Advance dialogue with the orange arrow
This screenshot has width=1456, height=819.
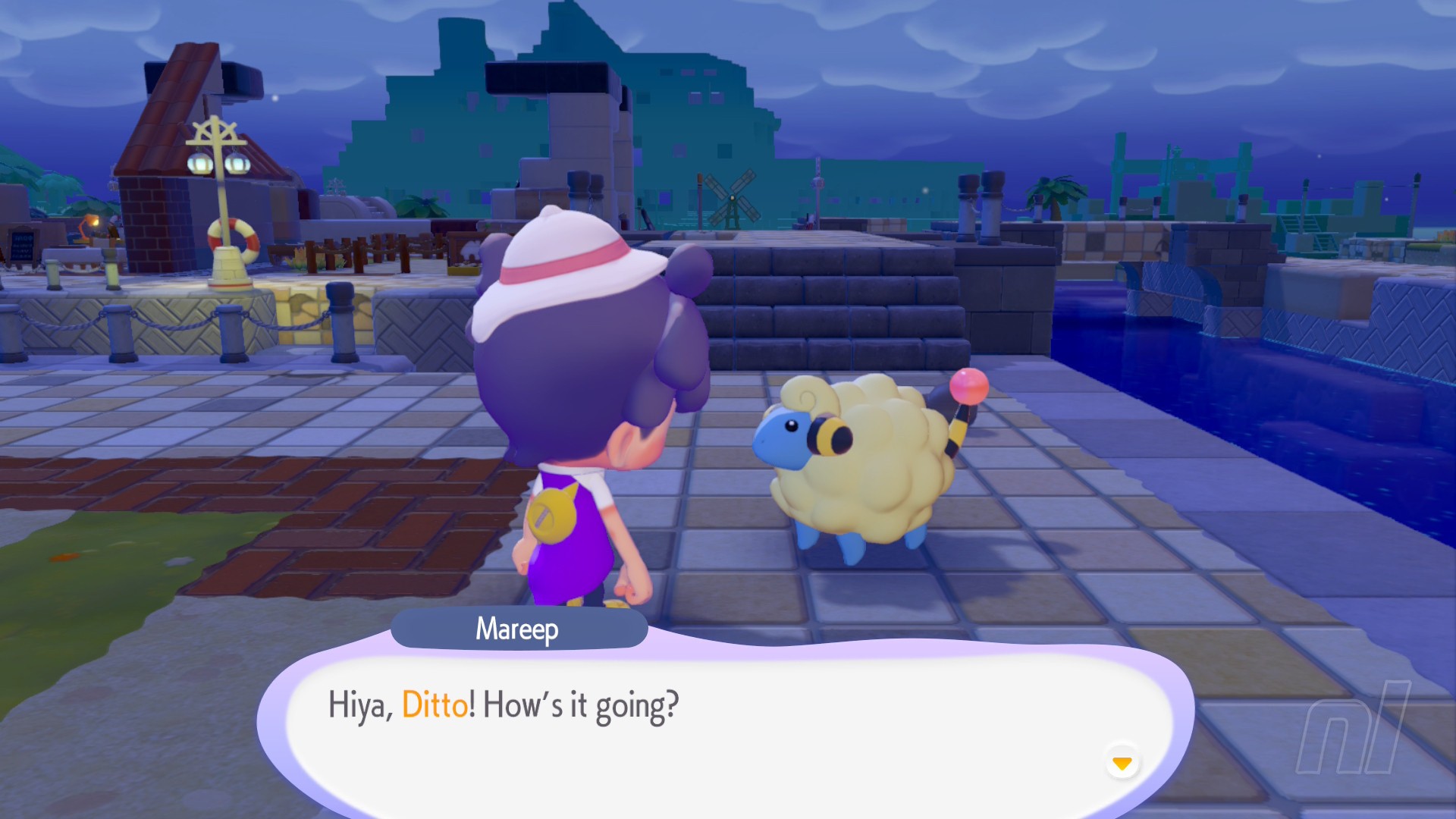click(x=1122, y=762)
